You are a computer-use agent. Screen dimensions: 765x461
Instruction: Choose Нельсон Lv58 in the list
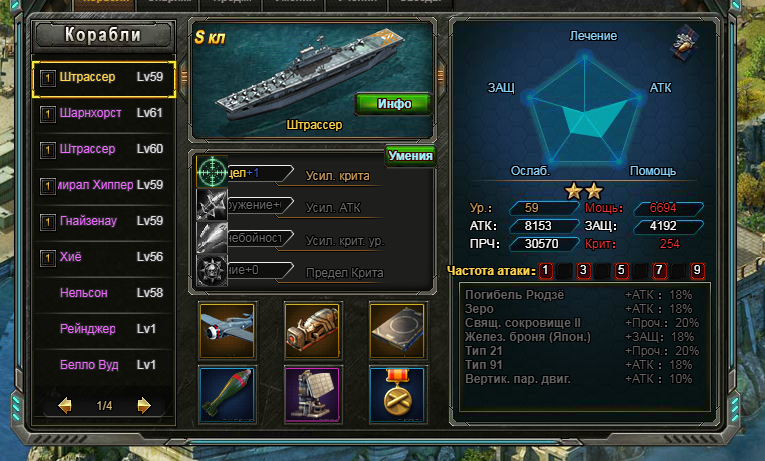coord(105,293)
